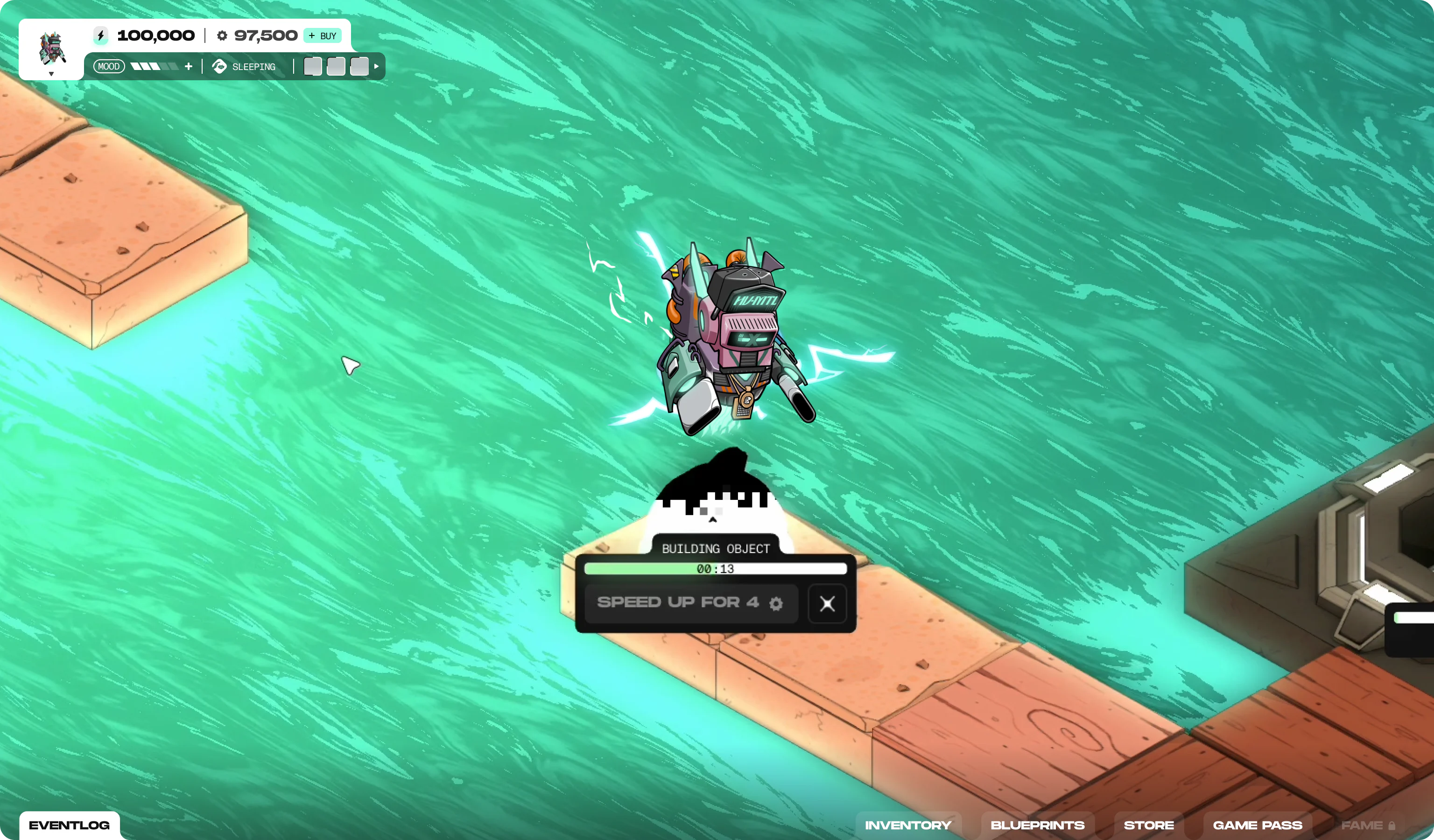Click the lightning bolt energy icon
The height and width of the screenshot is (840, 1434).
[101, 36]
